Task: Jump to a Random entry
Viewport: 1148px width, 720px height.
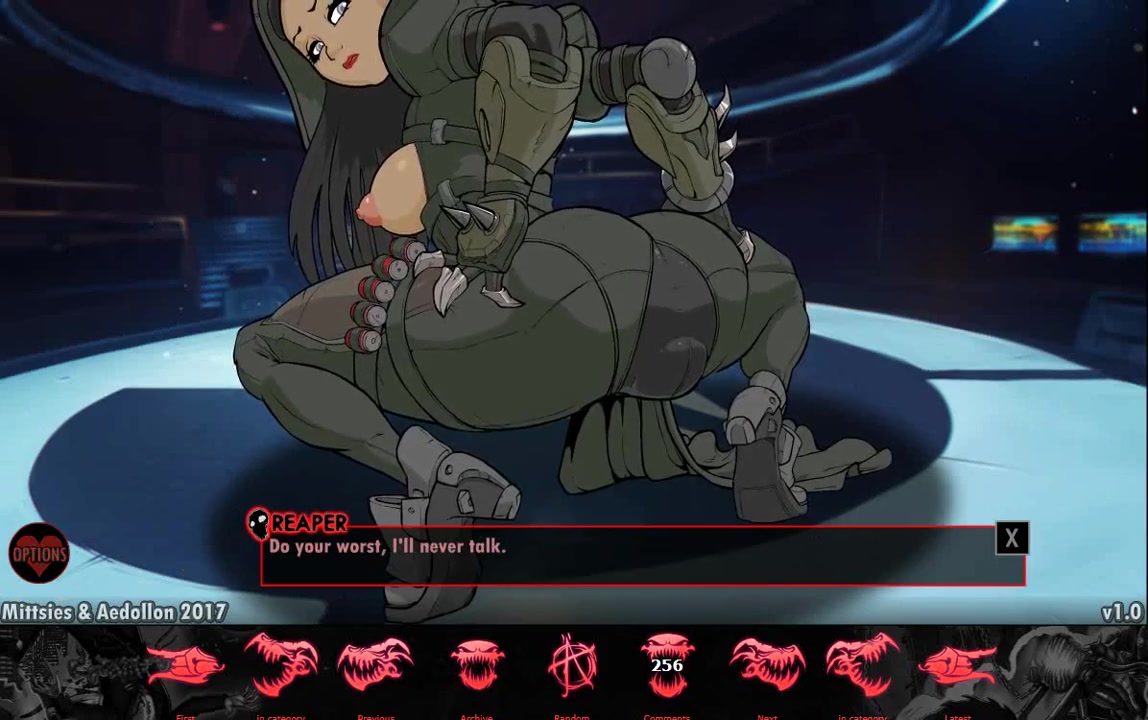Action: 572,666
